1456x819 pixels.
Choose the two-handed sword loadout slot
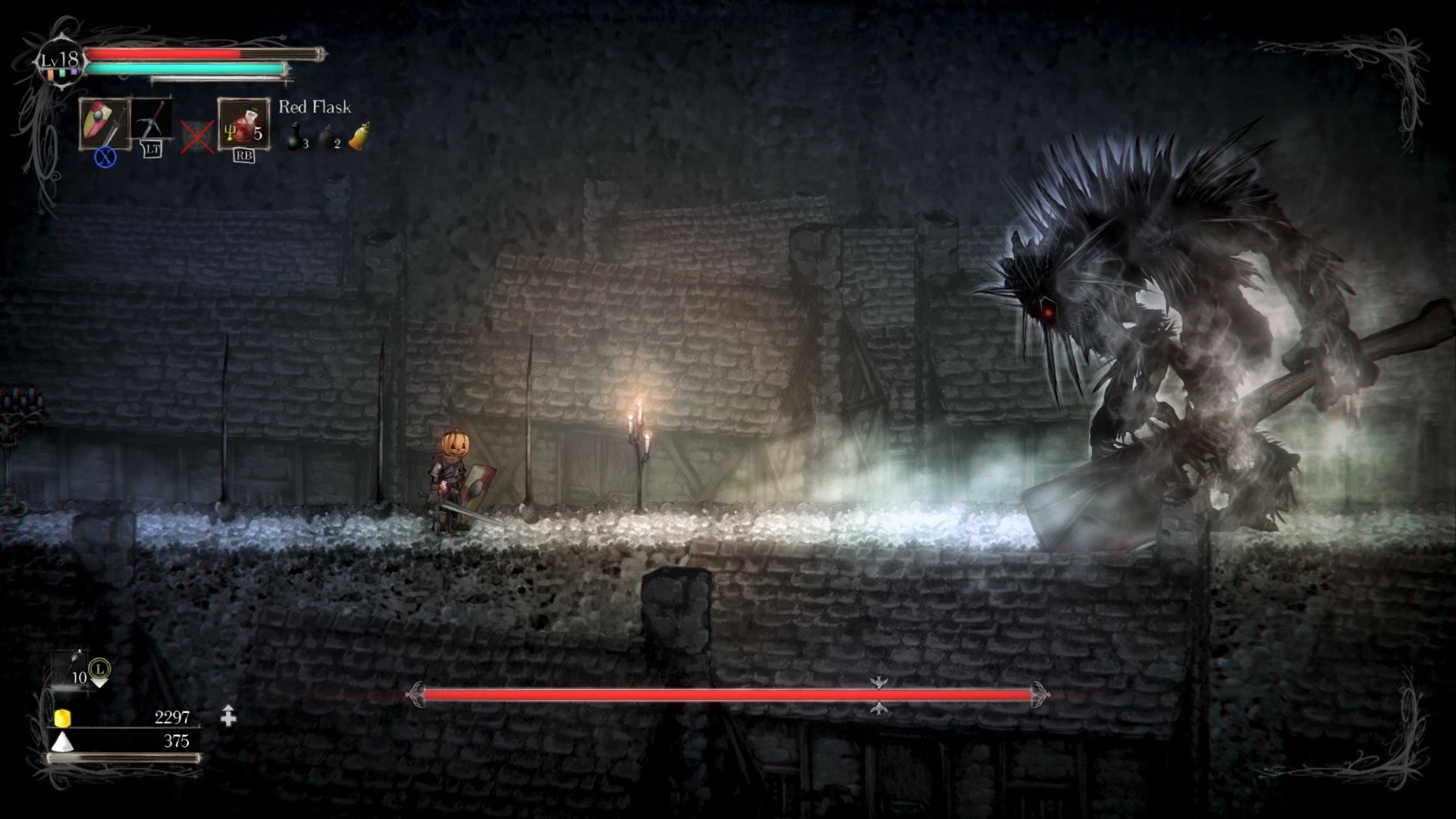click(152, 121)
